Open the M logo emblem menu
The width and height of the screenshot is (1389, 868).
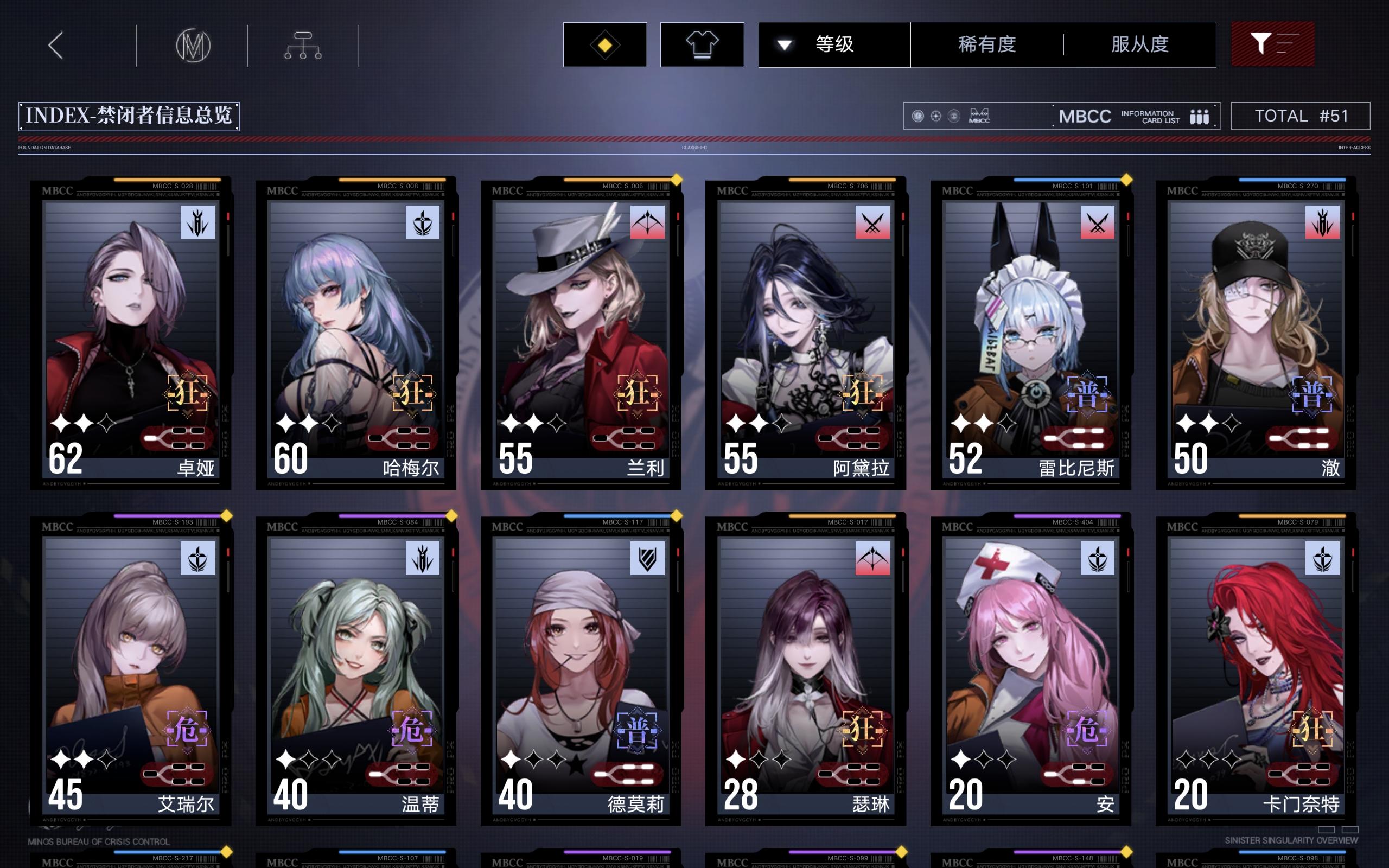(x=193, y=44)
